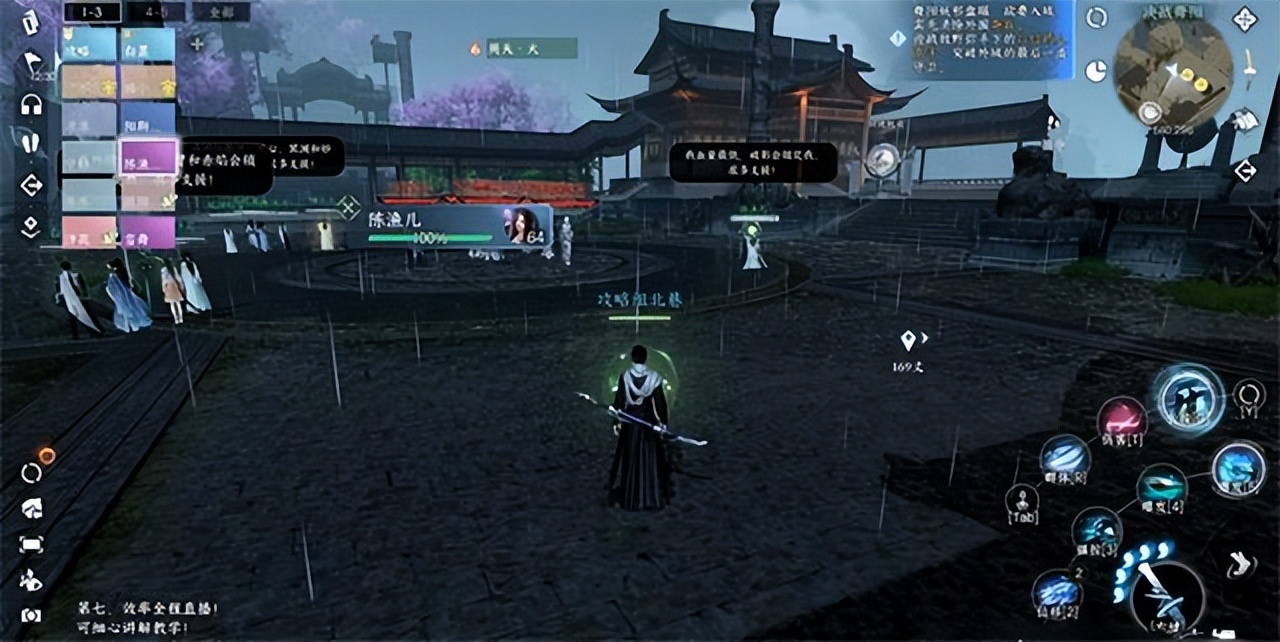Viewport: 1280px width, 642px height.
Task: Click the footprints icon in left sidebar
Action: (x=31, y=143)
